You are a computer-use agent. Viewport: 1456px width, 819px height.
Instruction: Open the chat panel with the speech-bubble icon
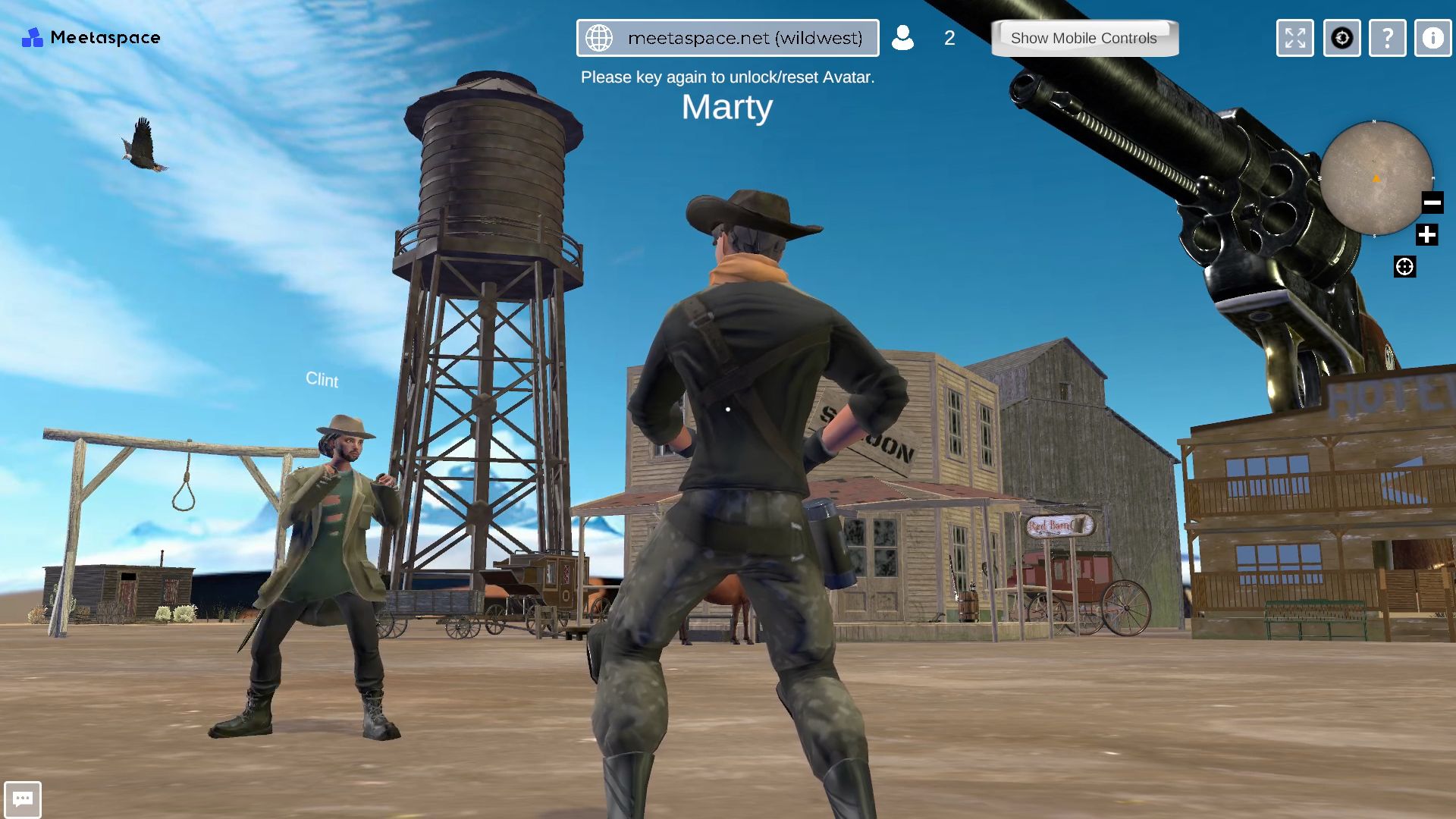pyautogui.click(x=24, y=798)
